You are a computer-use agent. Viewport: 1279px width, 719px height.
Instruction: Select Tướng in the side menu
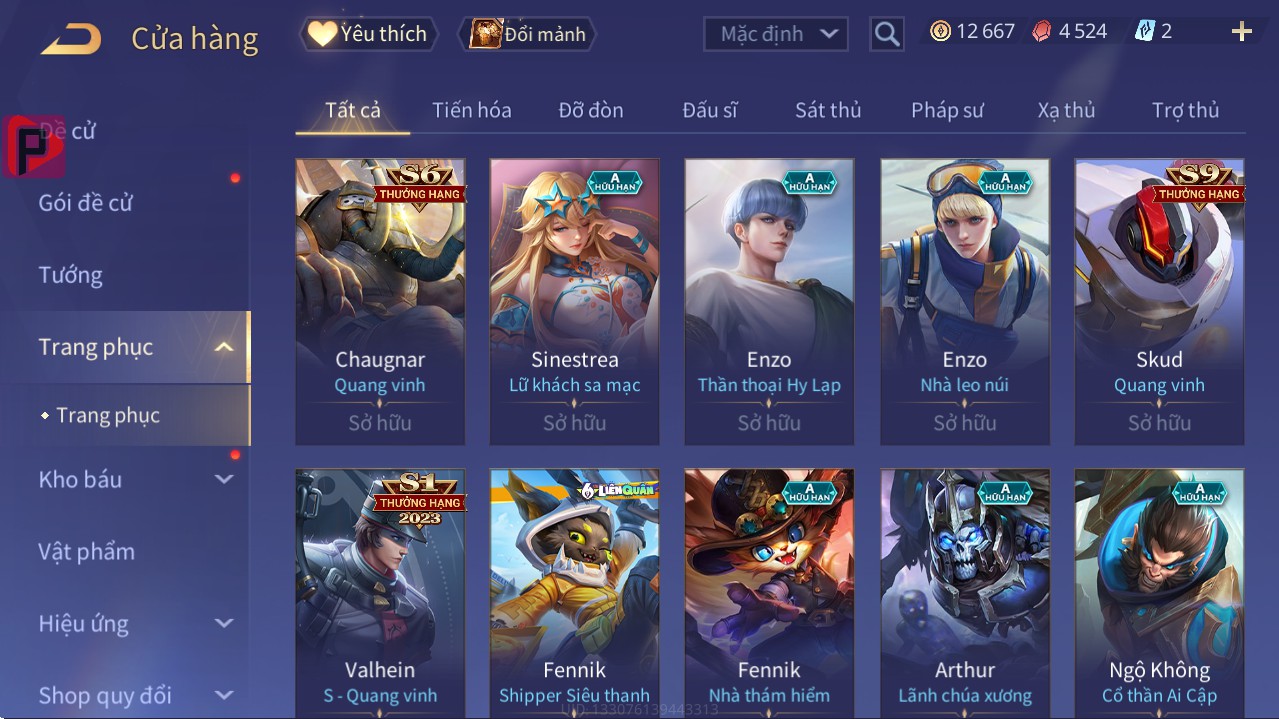click(70, 275)
